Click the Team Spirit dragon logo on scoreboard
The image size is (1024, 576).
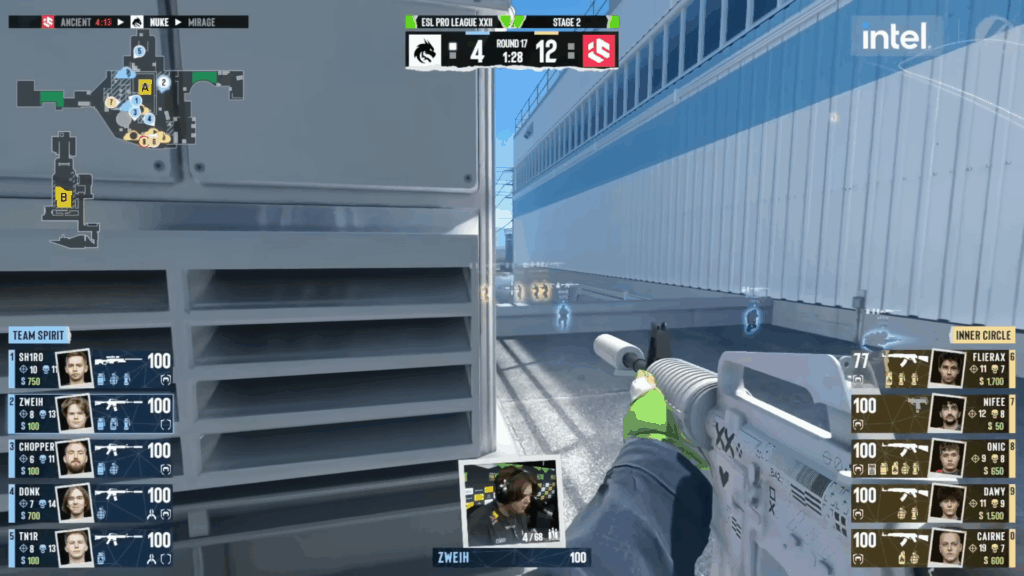point(425,51)
